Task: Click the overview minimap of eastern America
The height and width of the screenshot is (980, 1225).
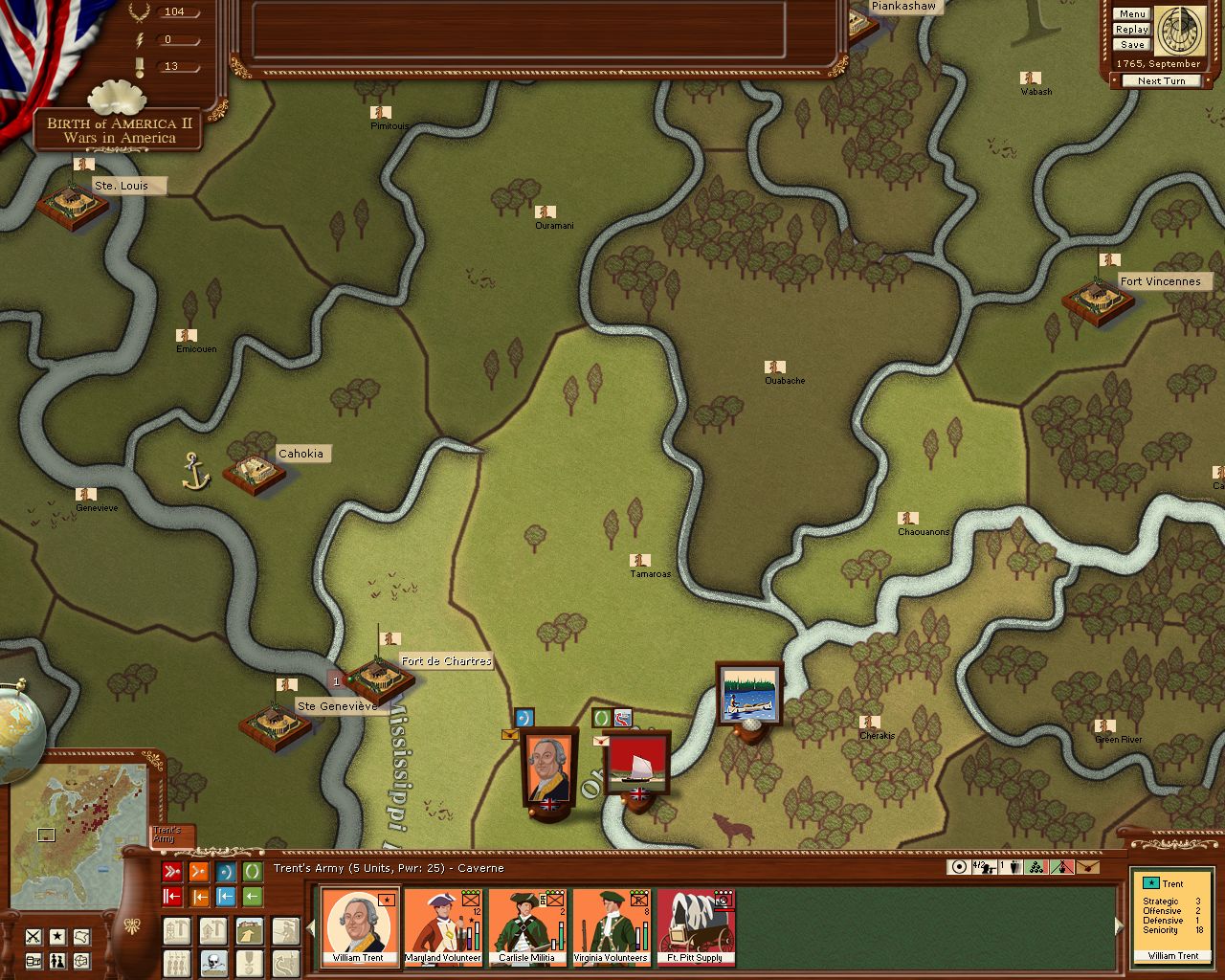Action: (80, 834)
